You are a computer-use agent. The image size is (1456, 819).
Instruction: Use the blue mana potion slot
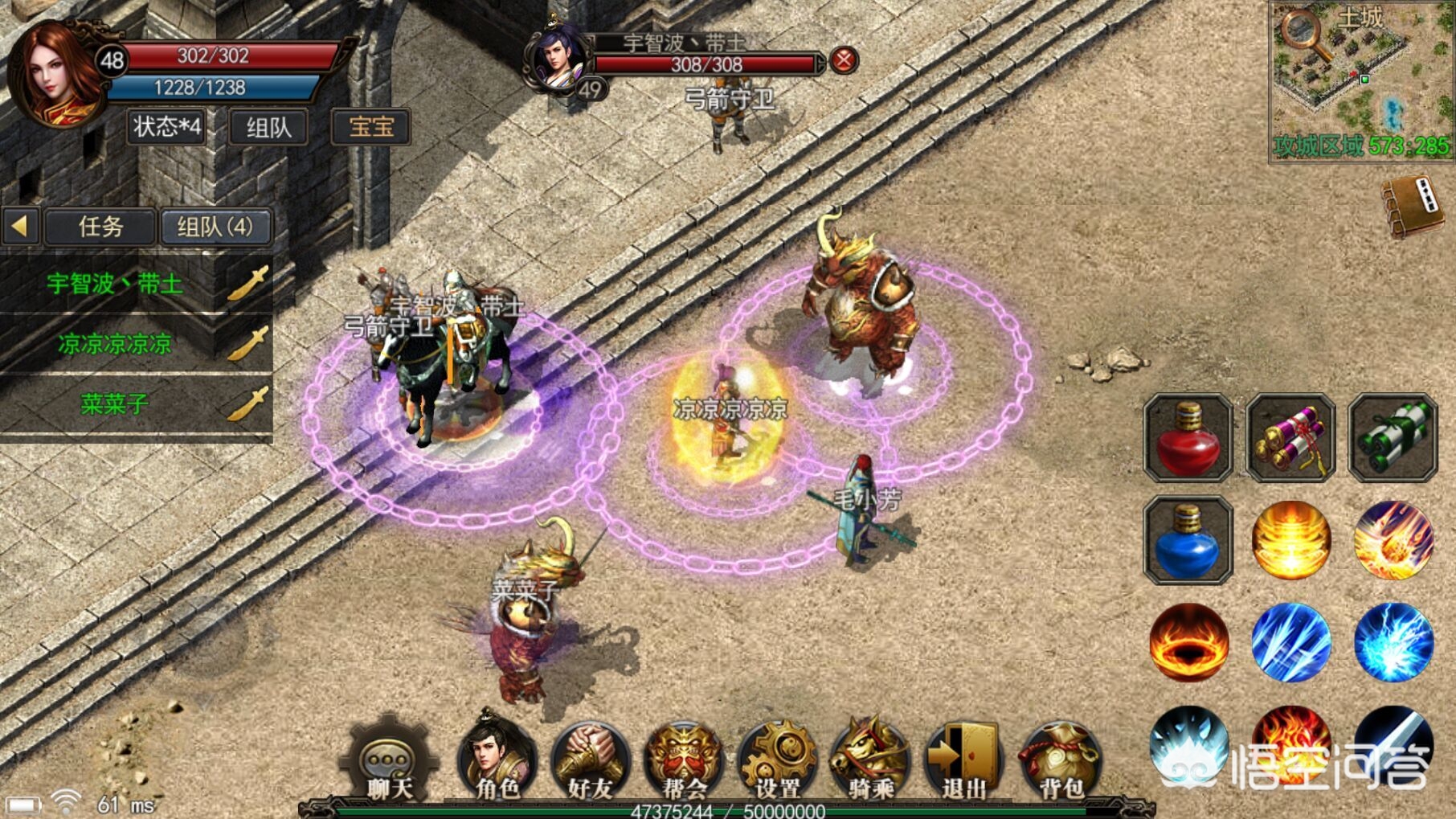pyautogui.click(x=1188, y=540)
